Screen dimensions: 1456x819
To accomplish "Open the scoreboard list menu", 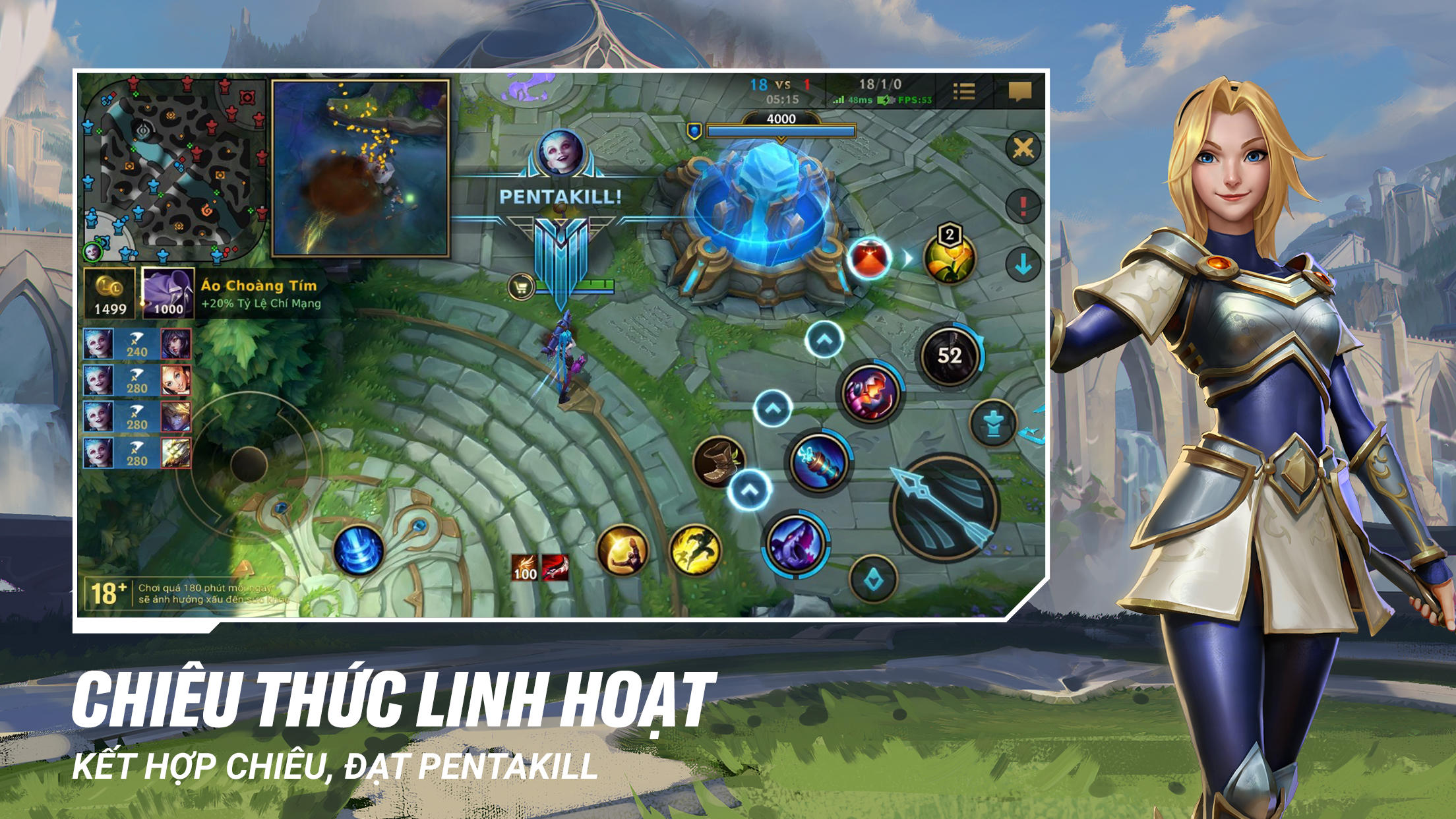I will pyautogui.click(x=965, y=92).
